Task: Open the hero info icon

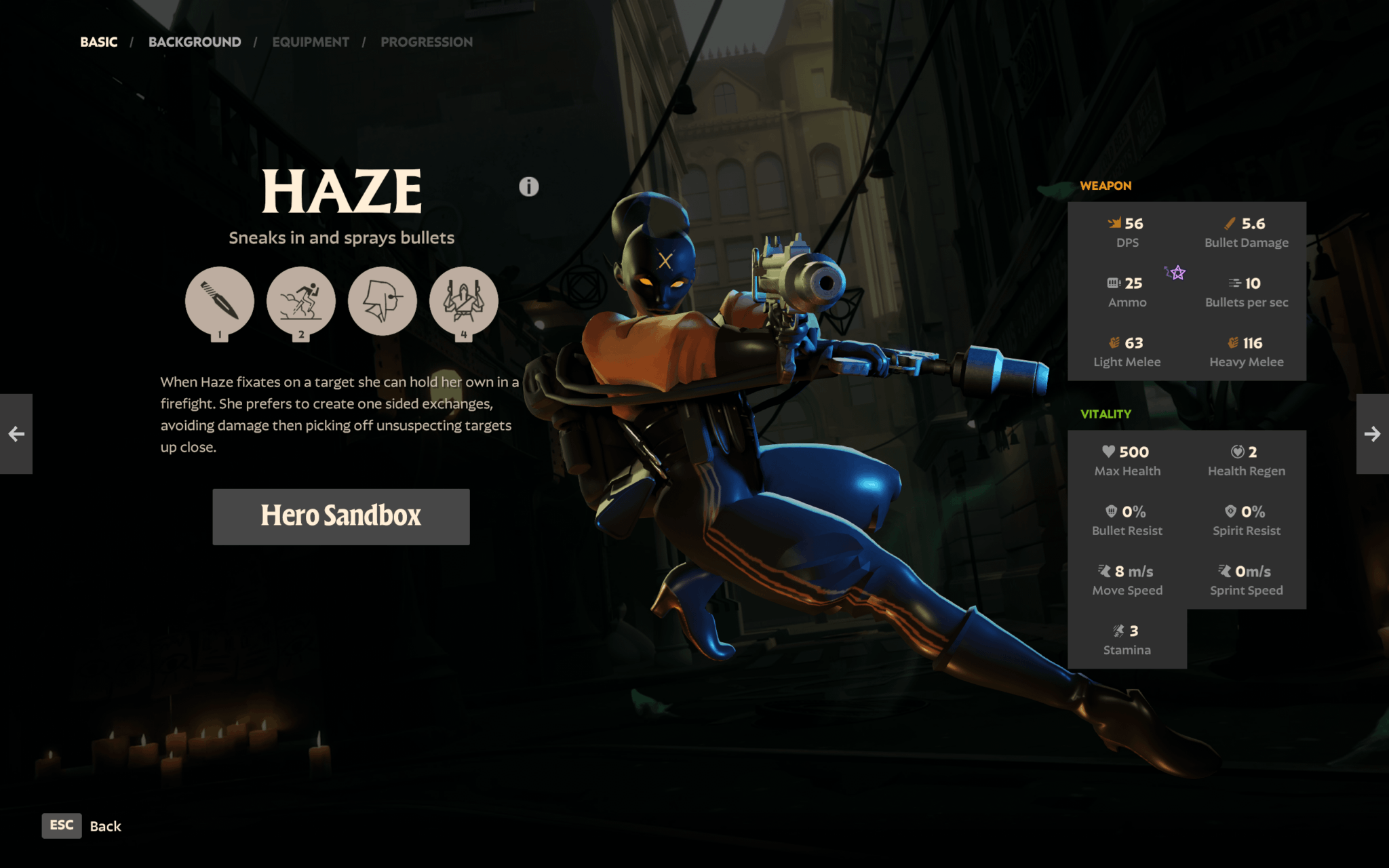Action: click(x=529, y=186)
